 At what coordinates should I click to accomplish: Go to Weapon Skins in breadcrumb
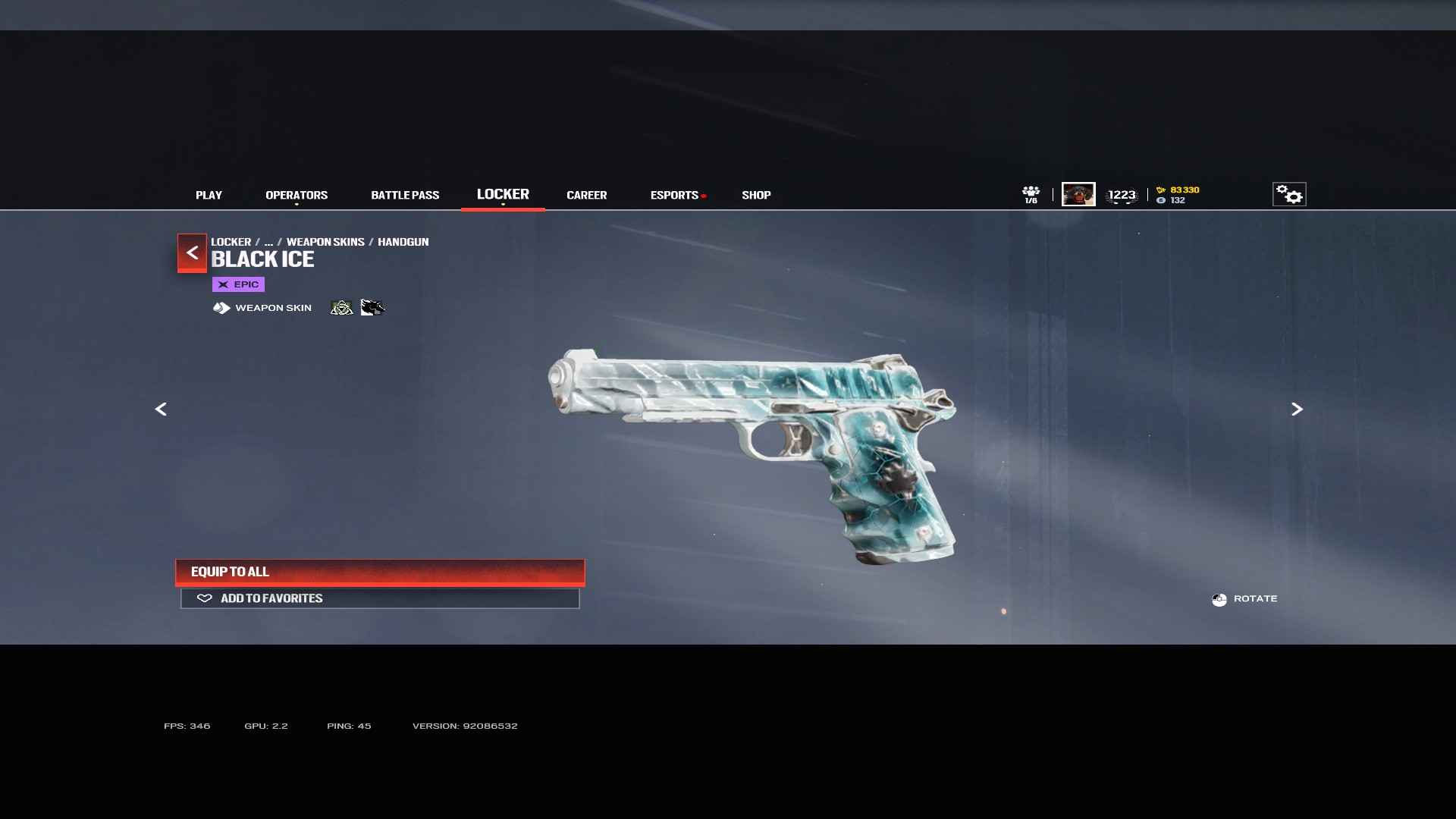point(325,242)
